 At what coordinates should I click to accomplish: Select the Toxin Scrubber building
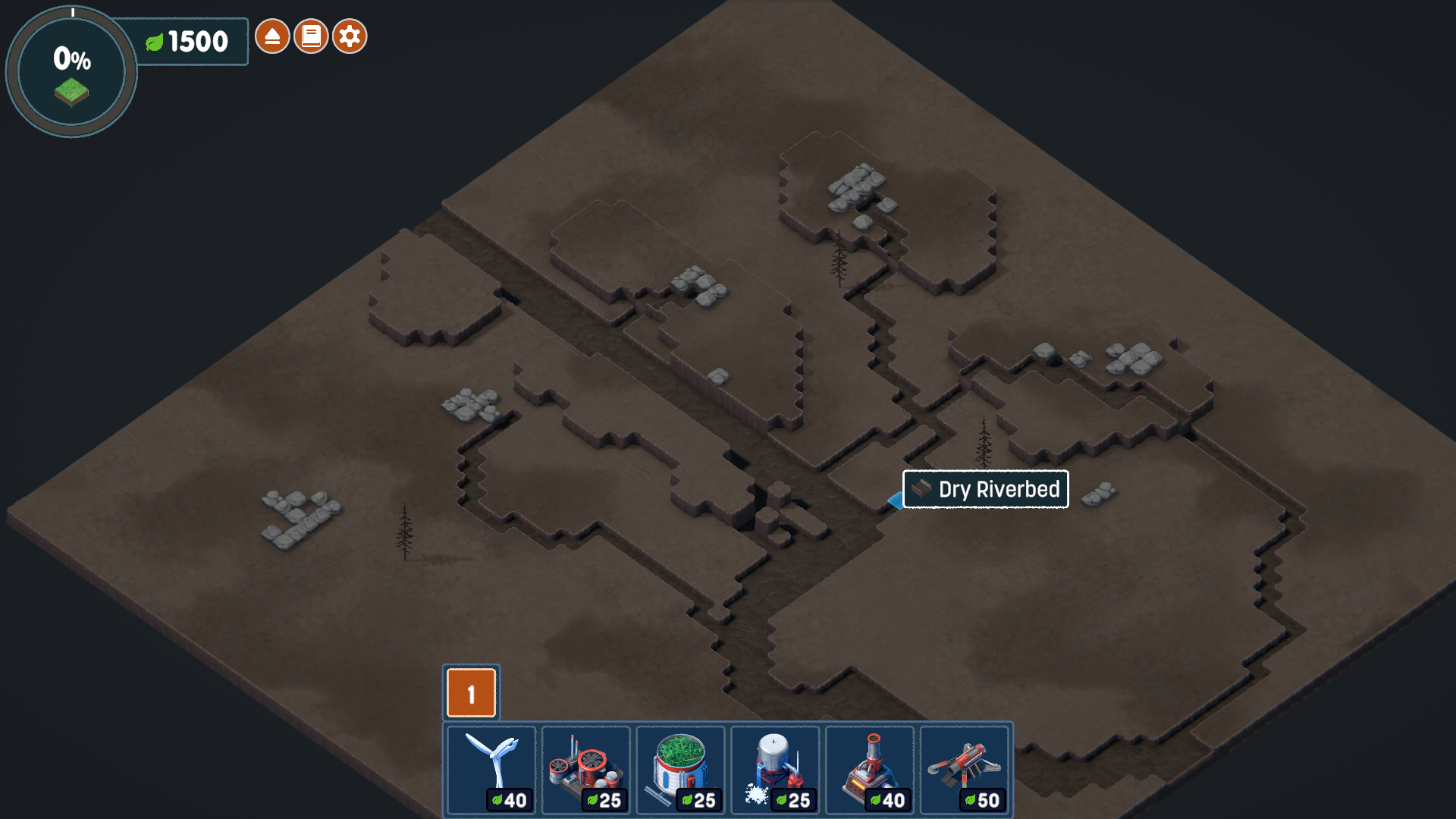(x=585, y=766)
